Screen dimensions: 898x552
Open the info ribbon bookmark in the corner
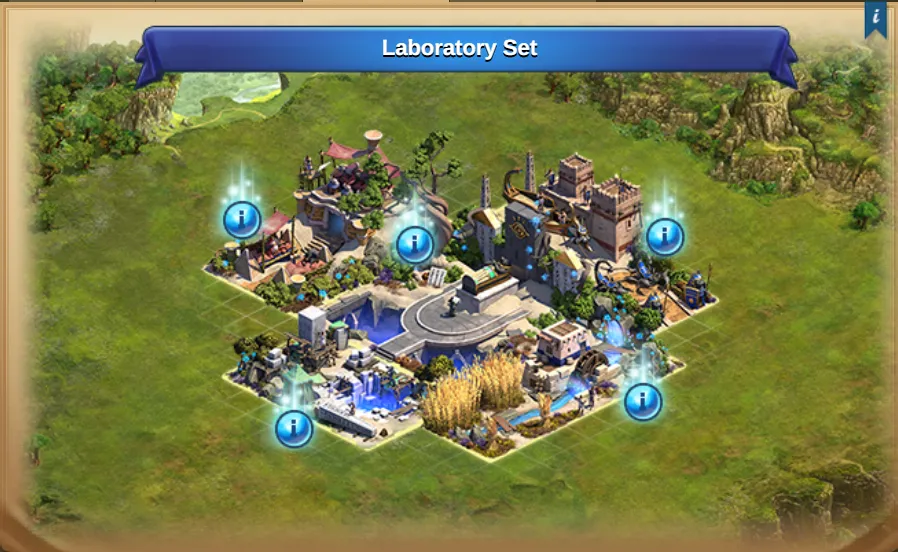[876, 18]
